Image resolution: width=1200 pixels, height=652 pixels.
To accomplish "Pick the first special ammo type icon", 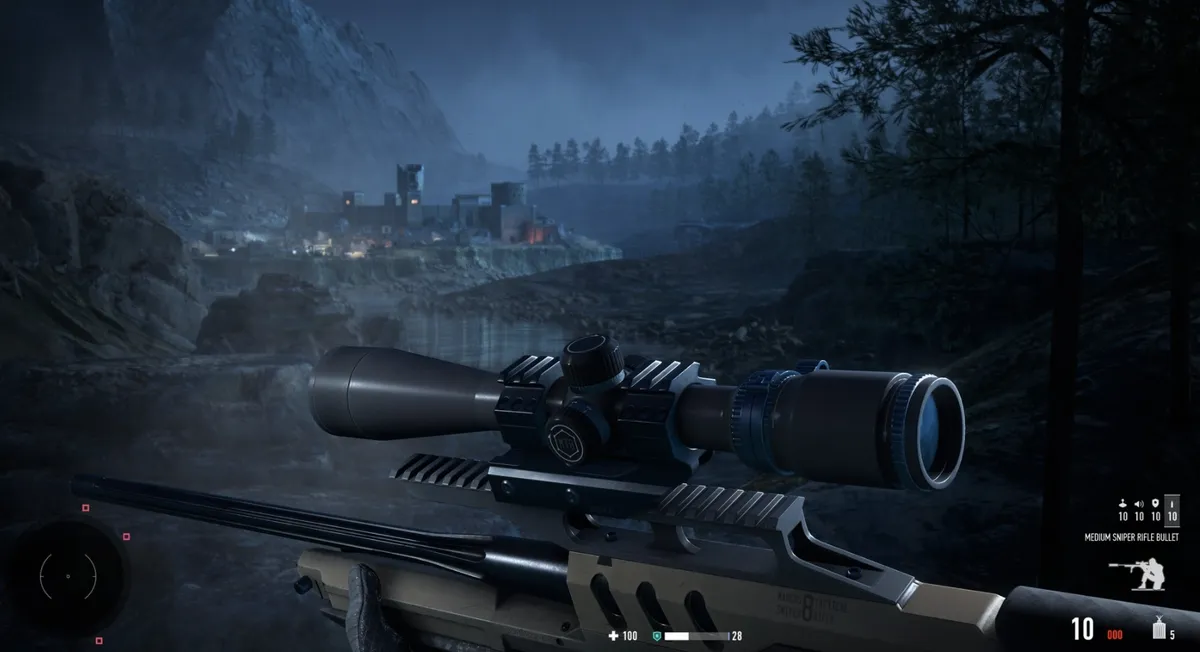I will point(1123,510).
